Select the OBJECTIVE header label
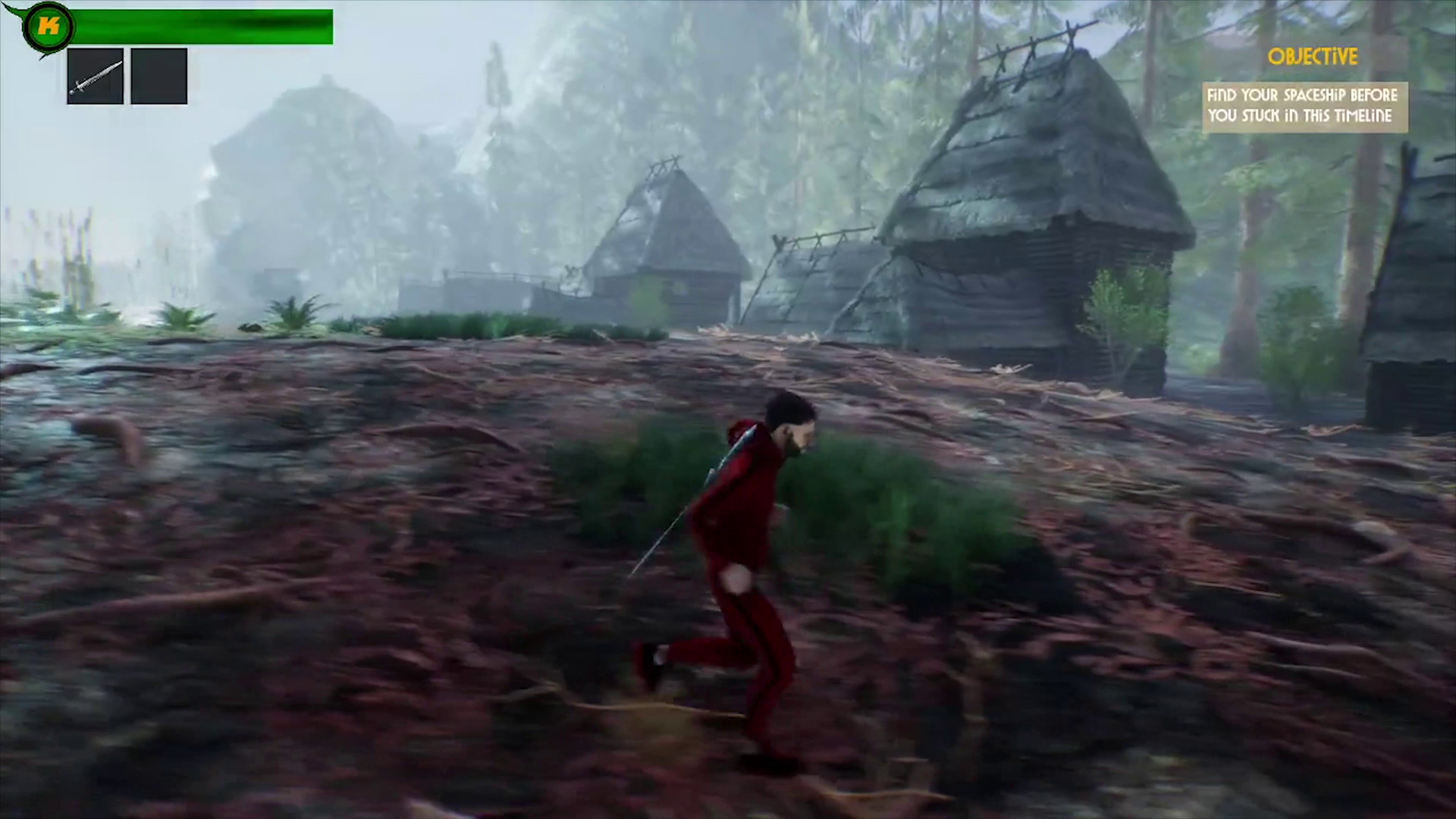This screenshot has height=819, width=1456. (x=1314, y=57)
